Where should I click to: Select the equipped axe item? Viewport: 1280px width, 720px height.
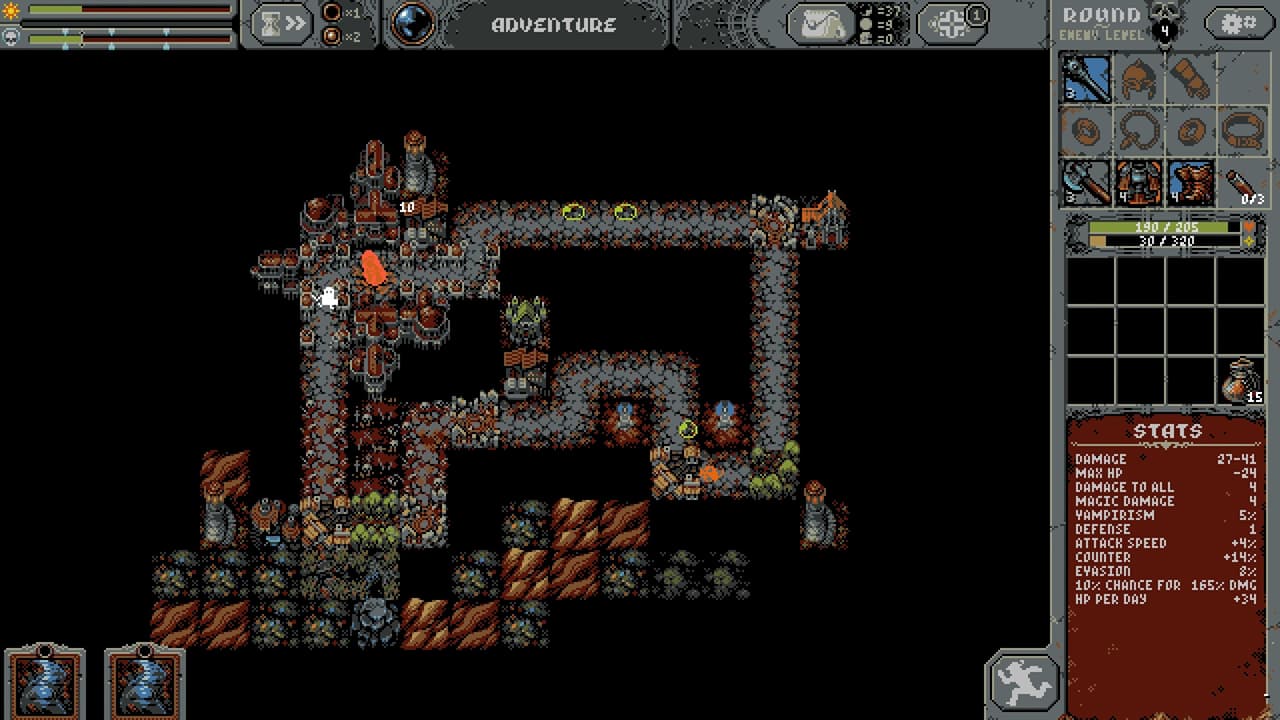1085,183
